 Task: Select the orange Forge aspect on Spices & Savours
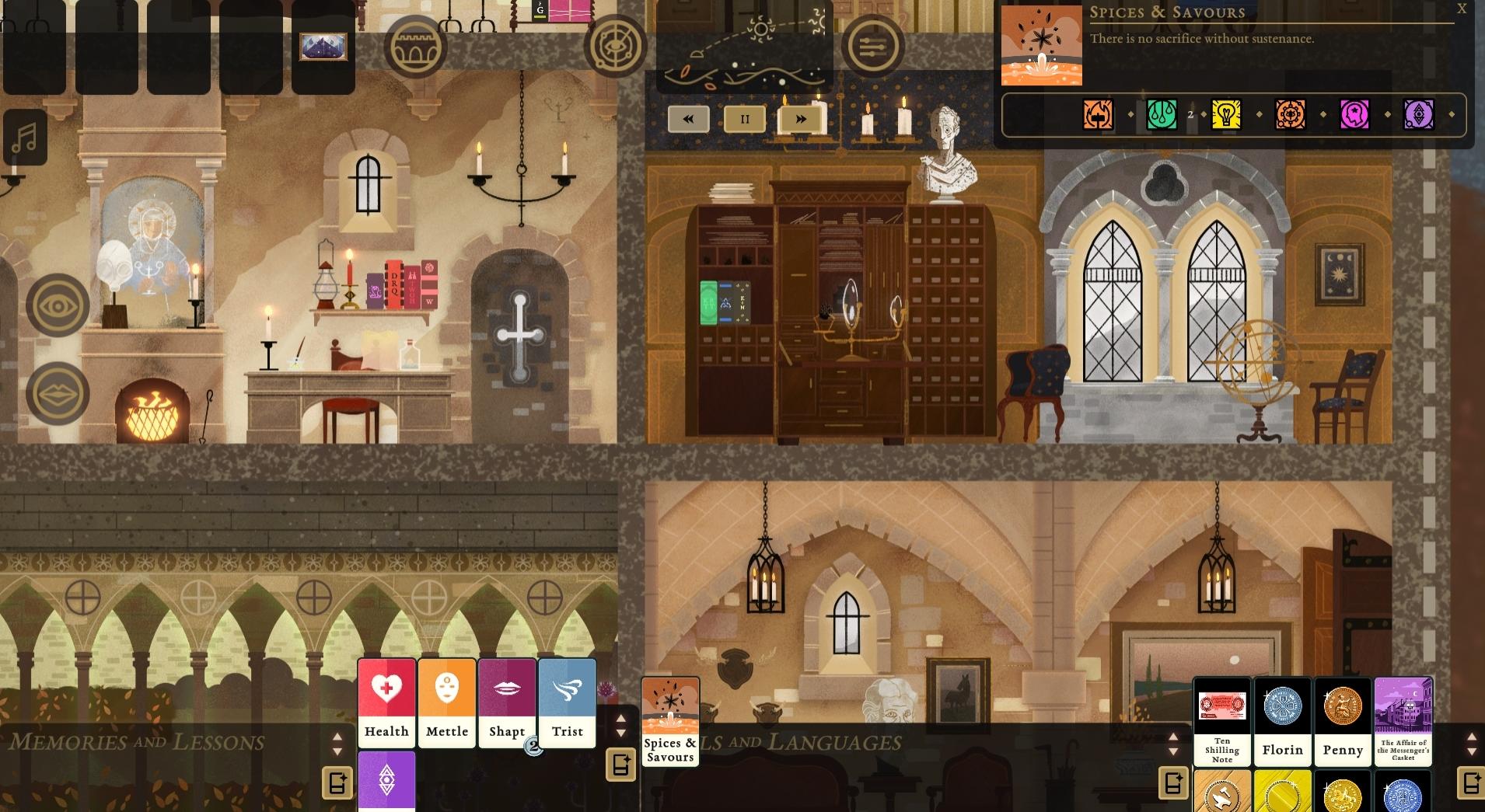pyautogui.click(x=1096, y=114)
